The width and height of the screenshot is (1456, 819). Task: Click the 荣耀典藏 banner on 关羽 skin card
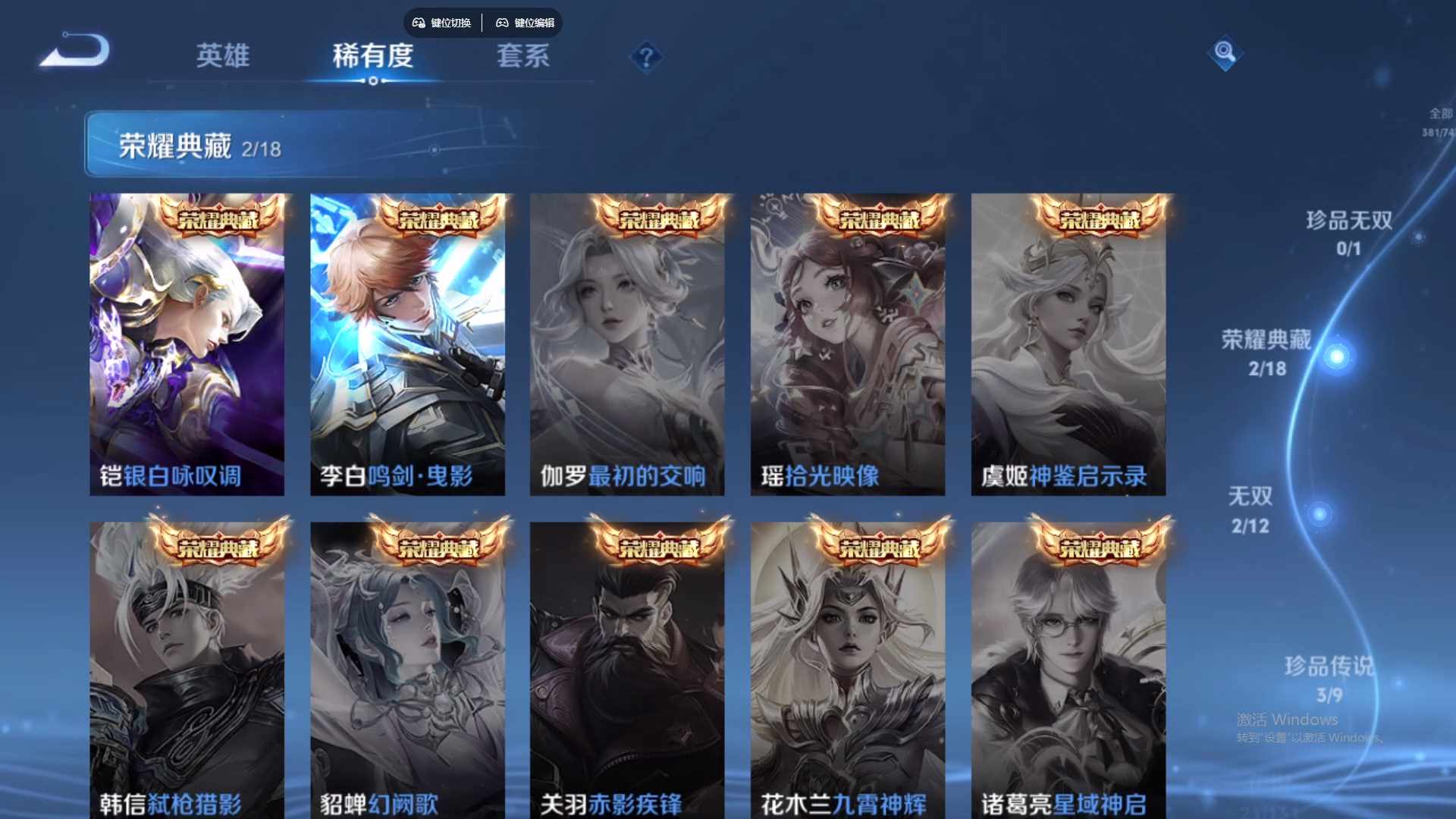[658, 547]
